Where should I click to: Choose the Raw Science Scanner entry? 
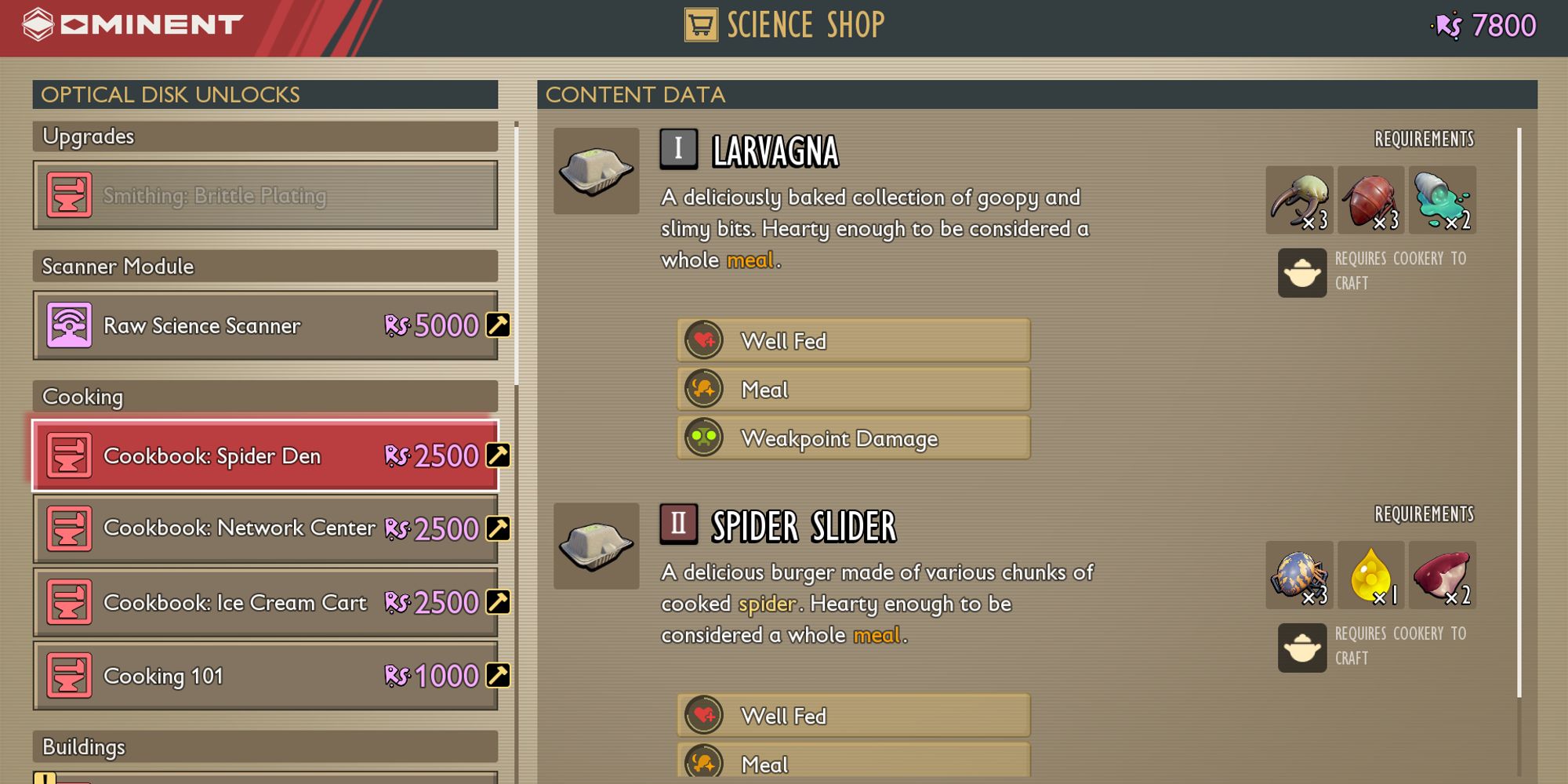tap(265, 325)
